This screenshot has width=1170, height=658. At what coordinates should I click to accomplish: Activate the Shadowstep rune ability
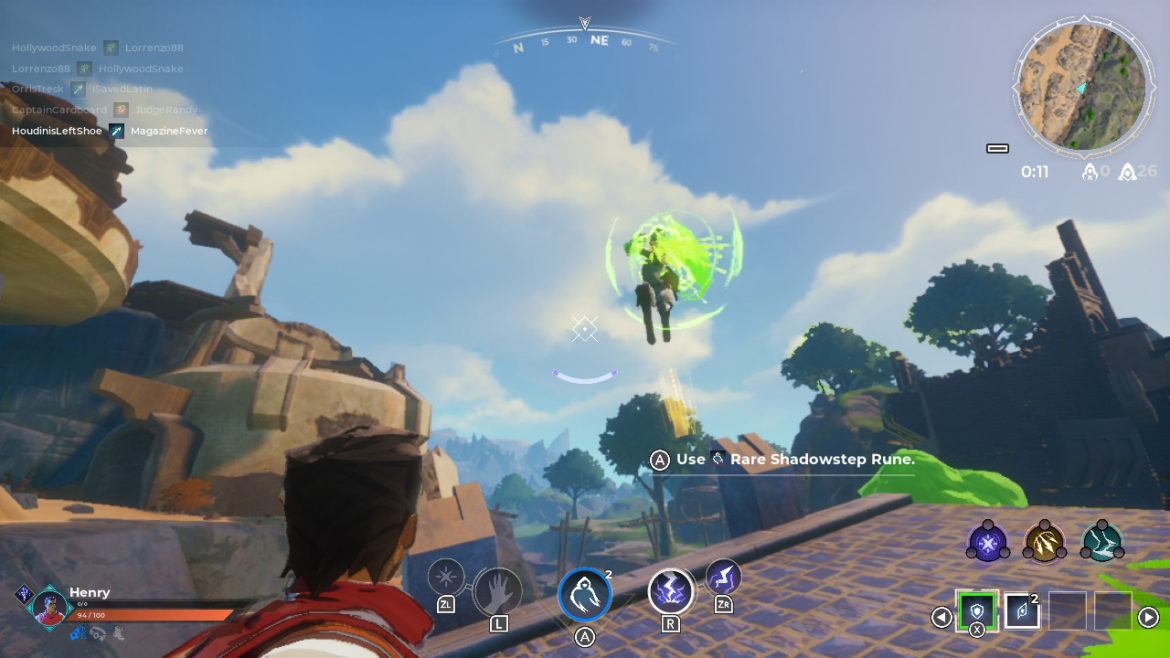coord(584,594)
